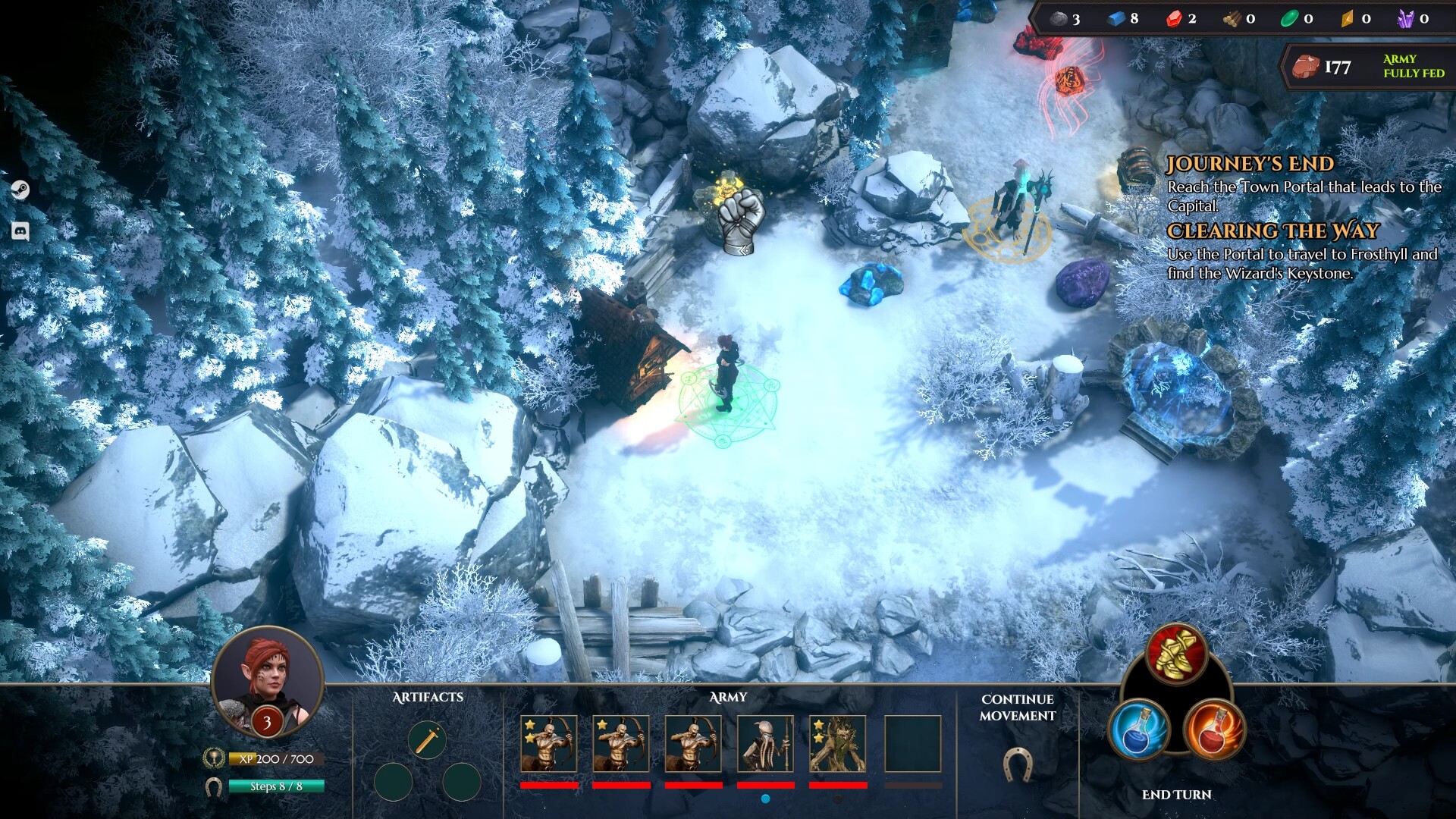Click the red gem resource icon
Image resolution: width=1456 pixels, height=819 pixels.
[1175, 20]
